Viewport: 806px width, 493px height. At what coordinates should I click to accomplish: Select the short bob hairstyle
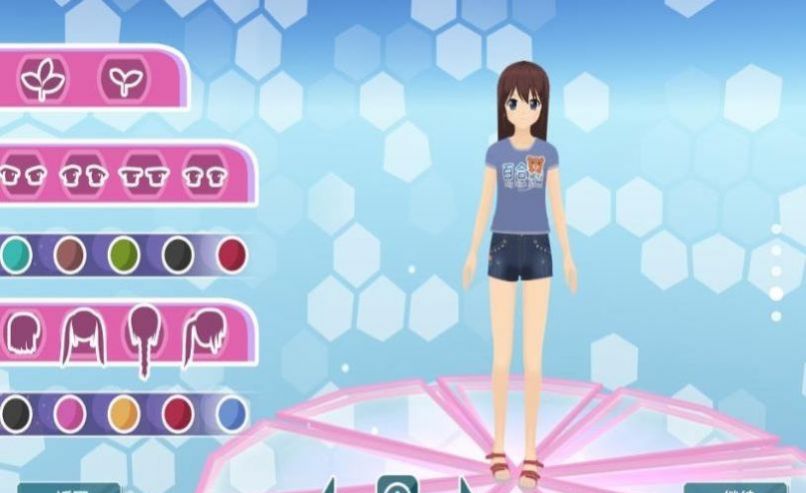[x=22, y=334]
